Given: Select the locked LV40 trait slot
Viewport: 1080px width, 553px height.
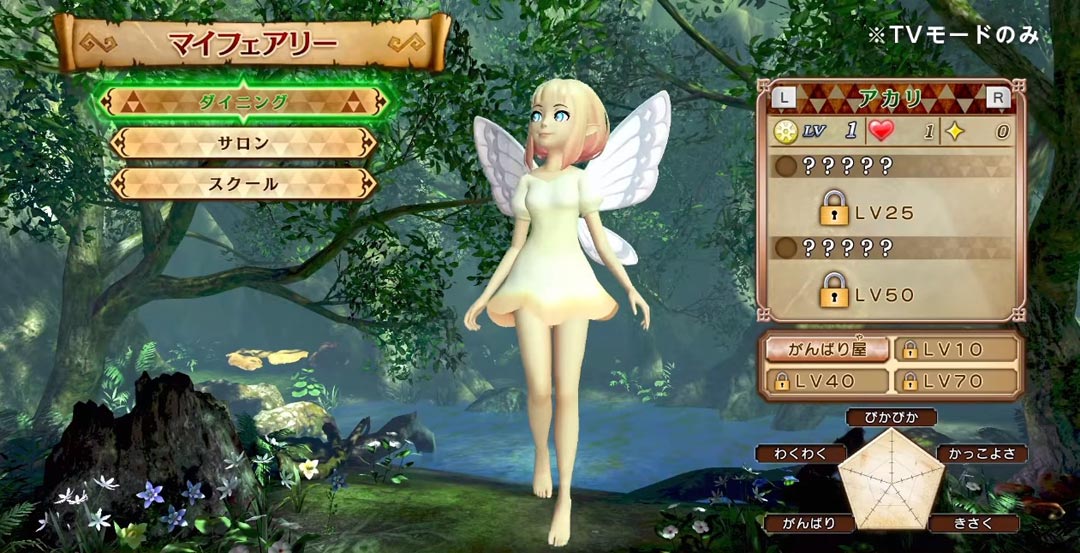Looking at the screenshot, I should coord(825,381).
